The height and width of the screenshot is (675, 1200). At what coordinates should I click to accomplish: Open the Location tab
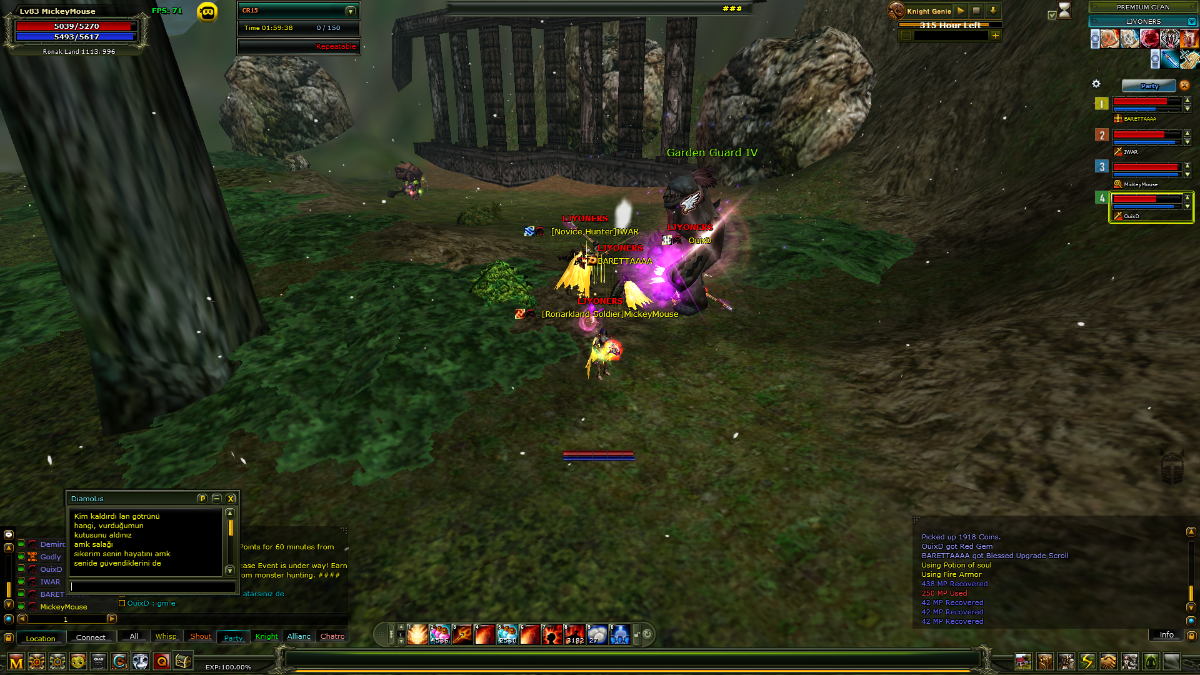(41, 638)
